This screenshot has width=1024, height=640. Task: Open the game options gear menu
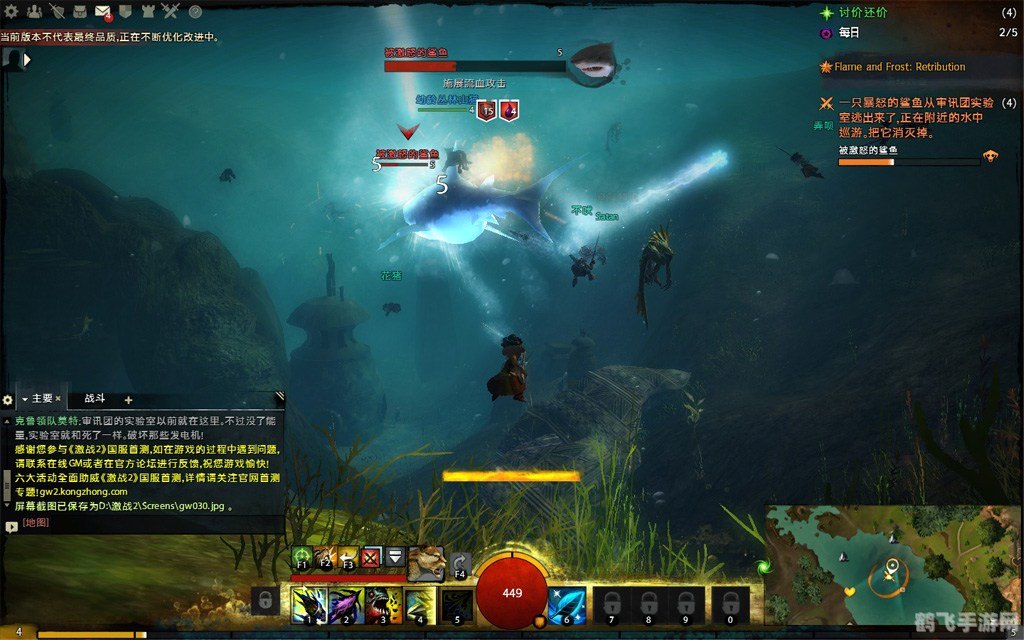click(x=12, y=12)
